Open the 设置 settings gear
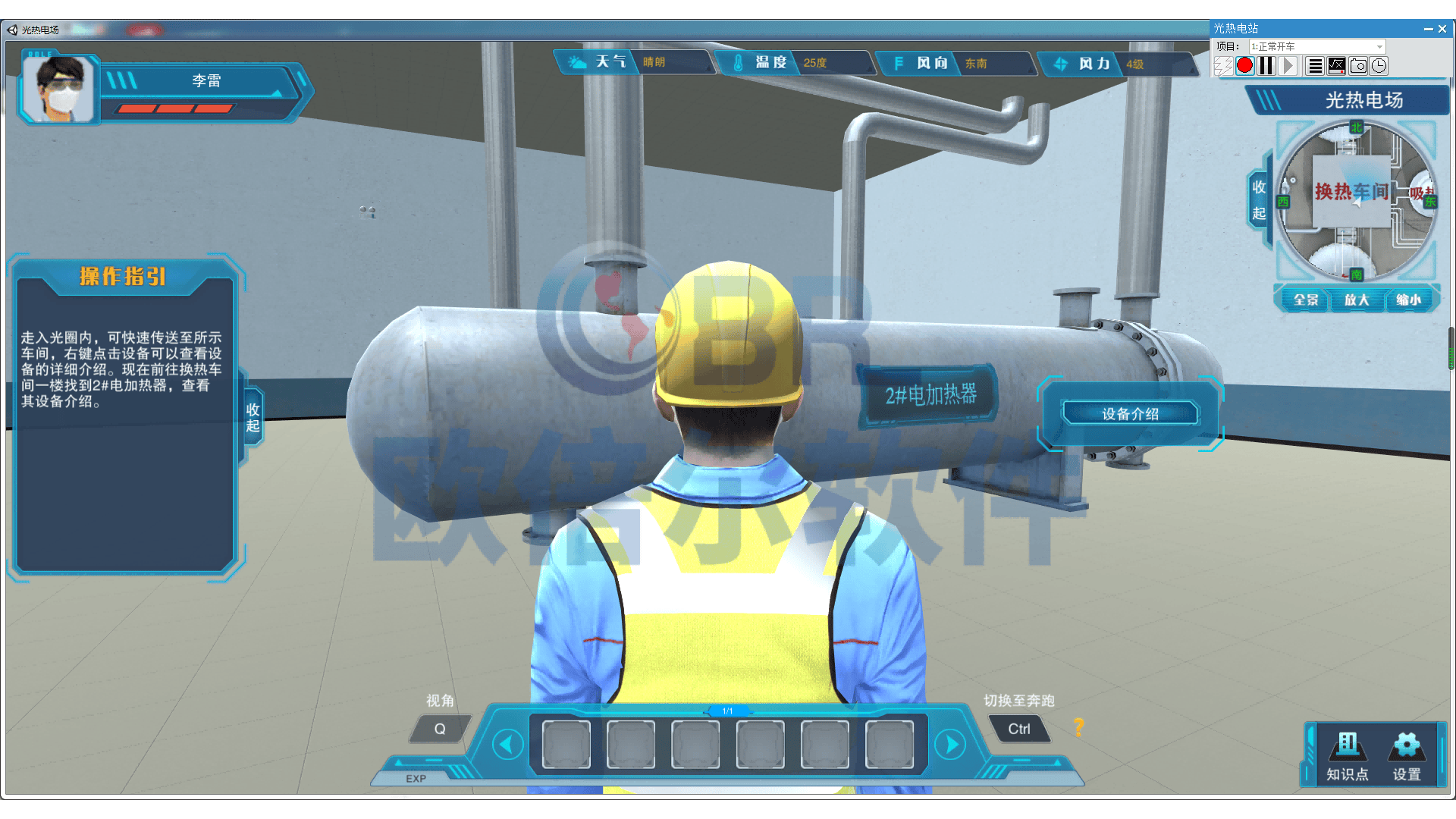Viewport: 1456px width, 819px height. coord(1407,756)
